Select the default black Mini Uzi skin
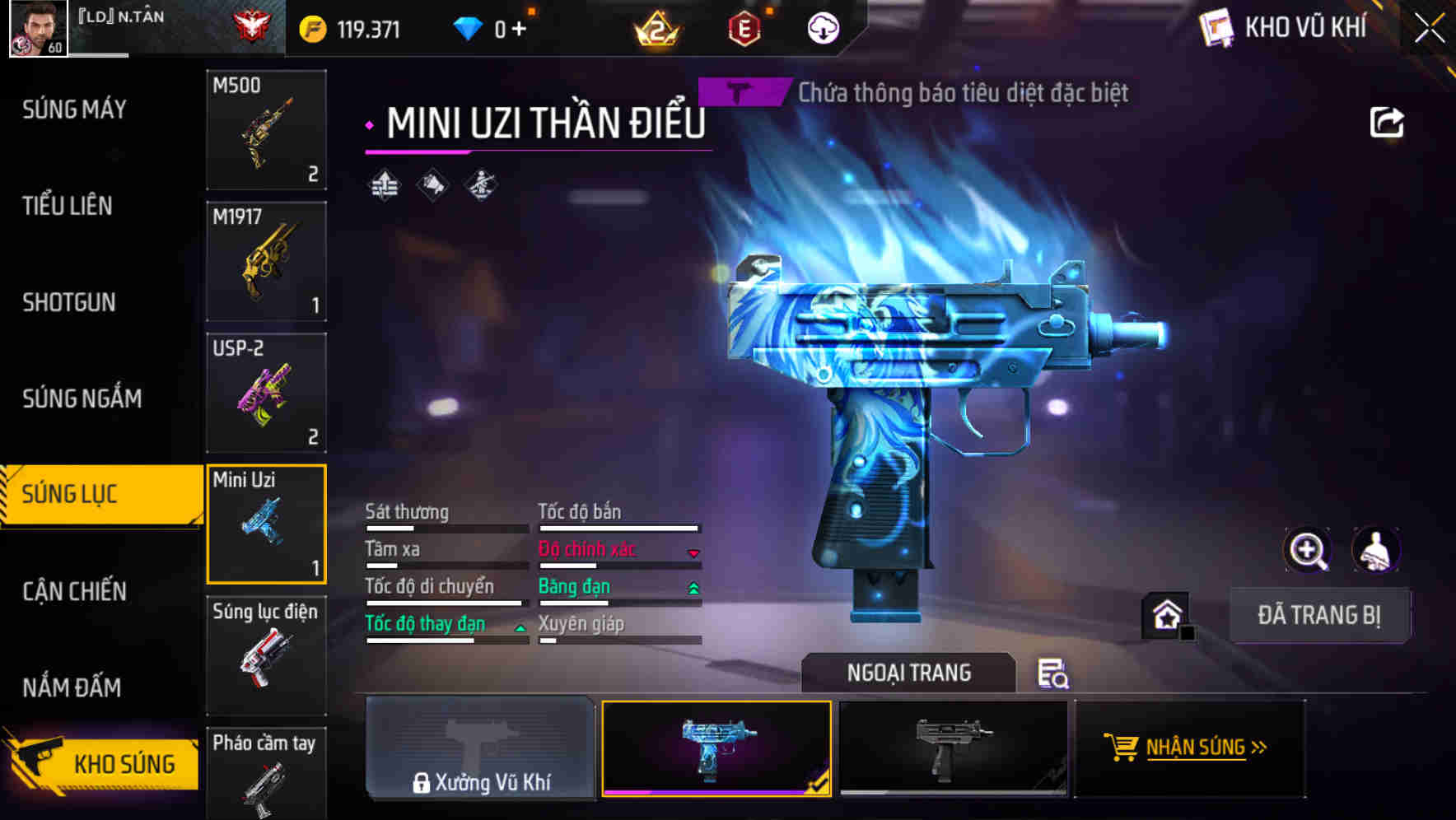Screen dimensions: 1456x820 pyautogui.click(x=953, y=748)
